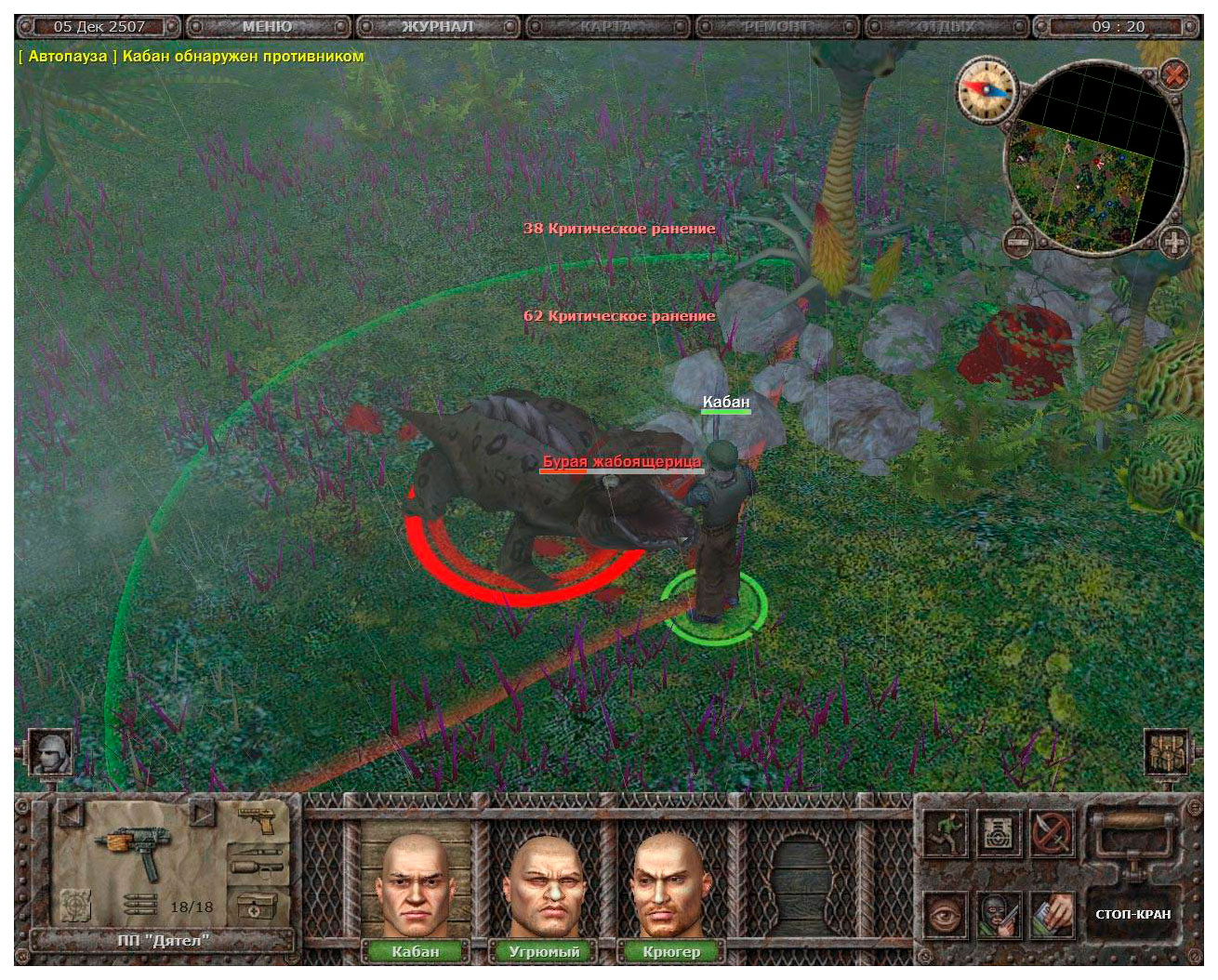1218x980 pixels.
Task: Select Угрюмый's portrait
Action: (x=544, y=885)
